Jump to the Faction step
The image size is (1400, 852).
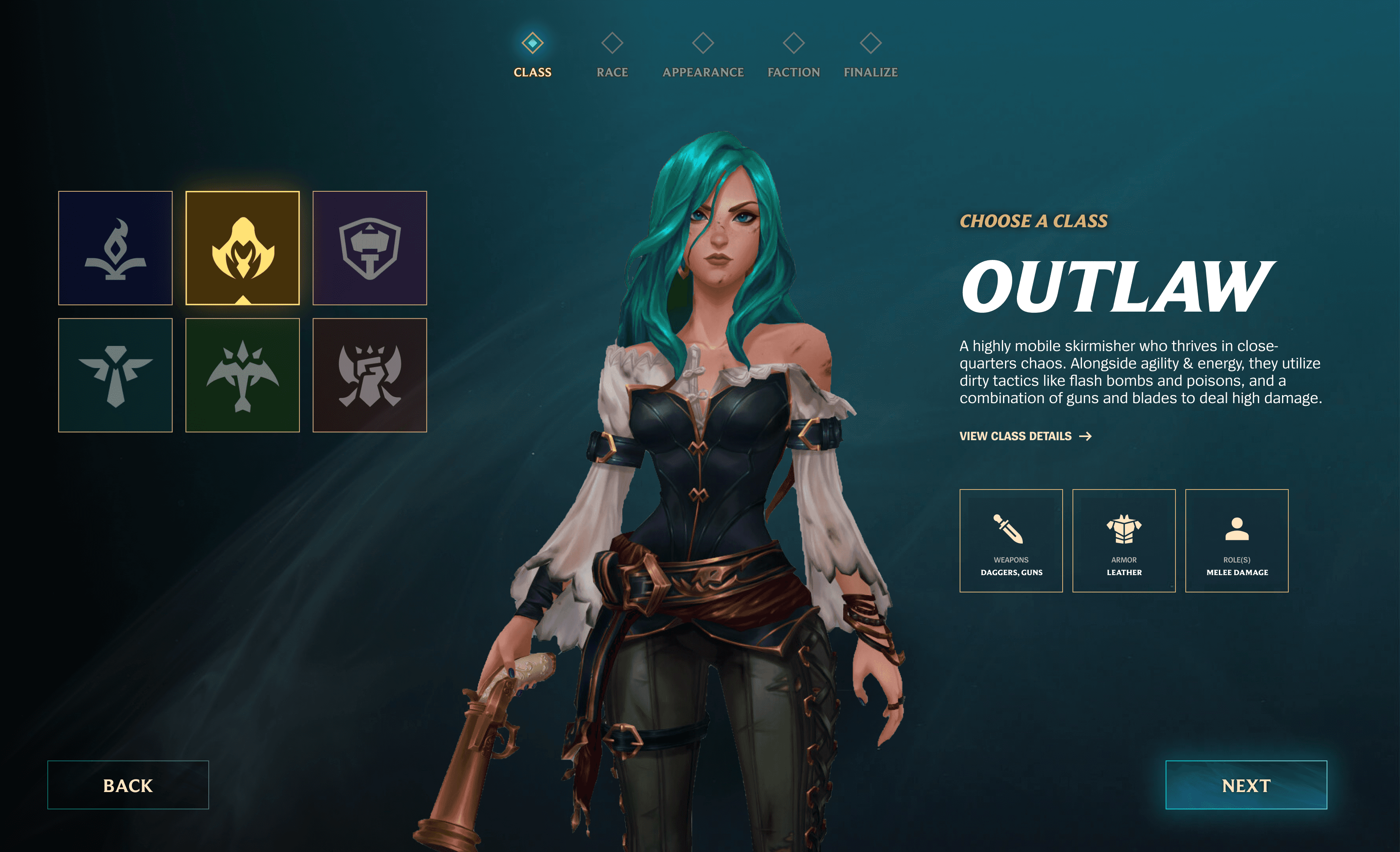tap(794, 56)
